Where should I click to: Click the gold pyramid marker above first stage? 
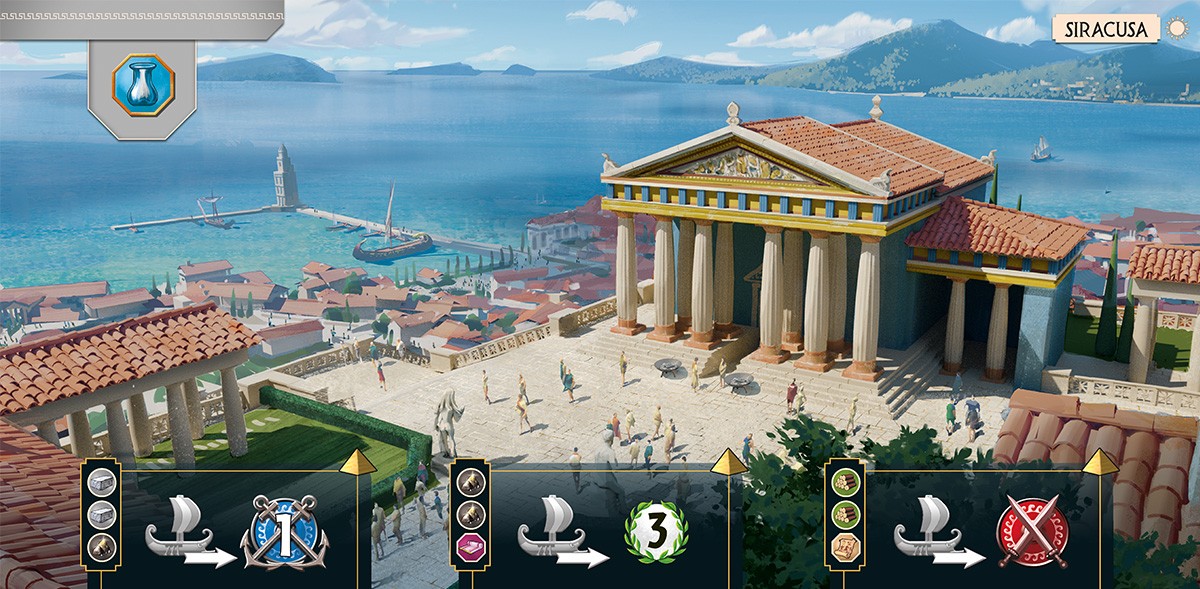point(356,462)
